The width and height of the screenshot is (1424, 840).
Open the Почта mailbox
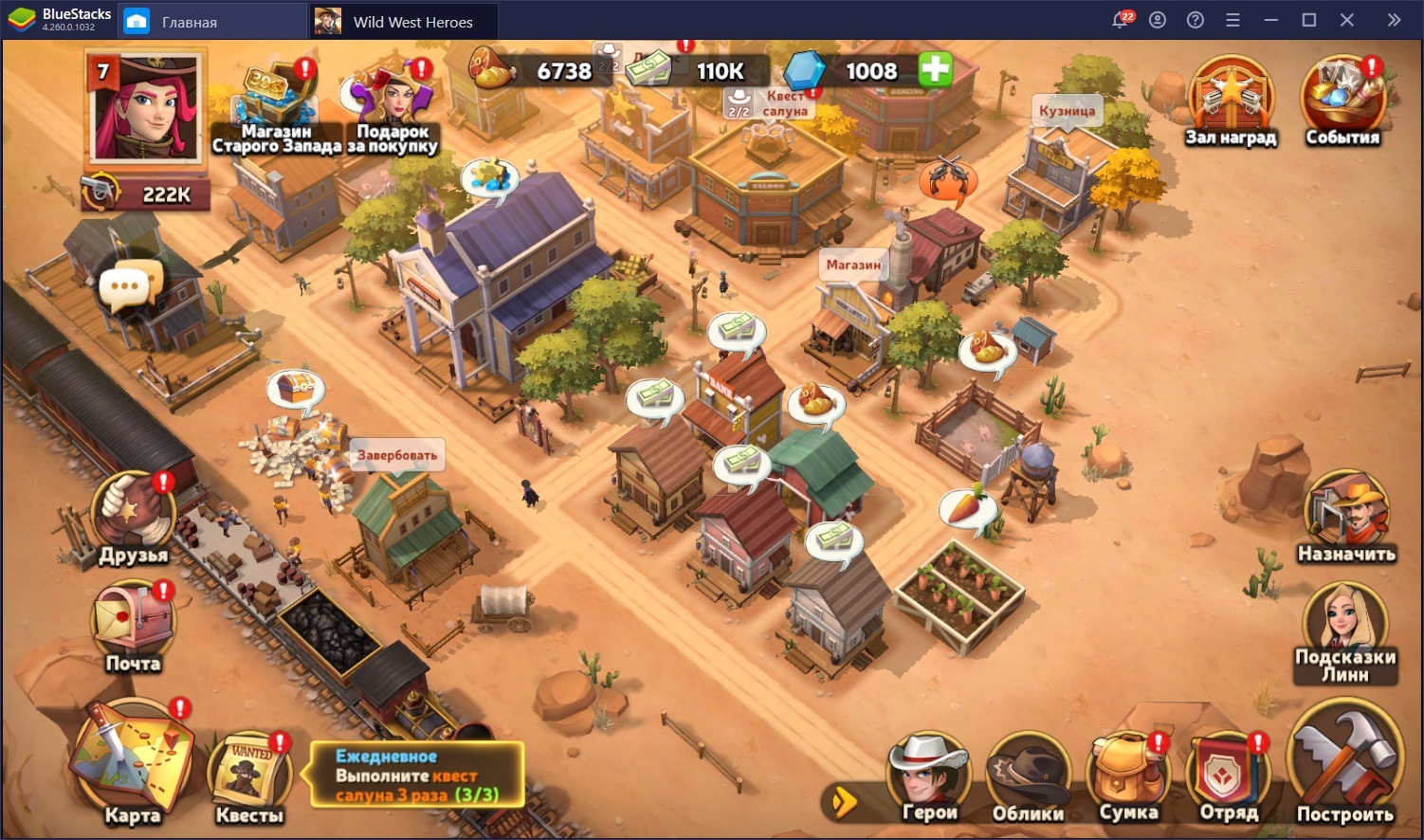tap(133, 625)
